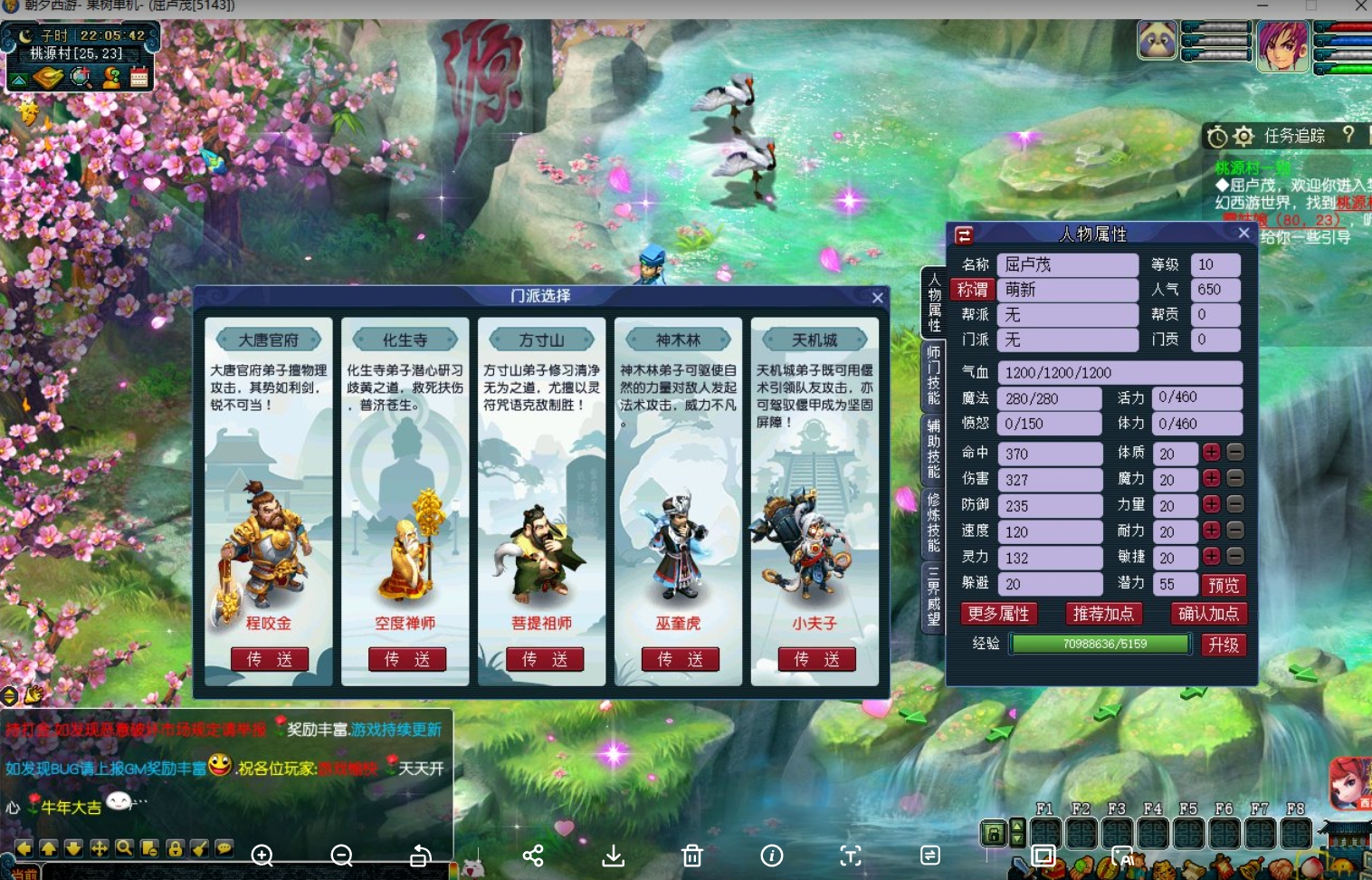Teleport to 小夫子 of 天机城

point(816,659)
